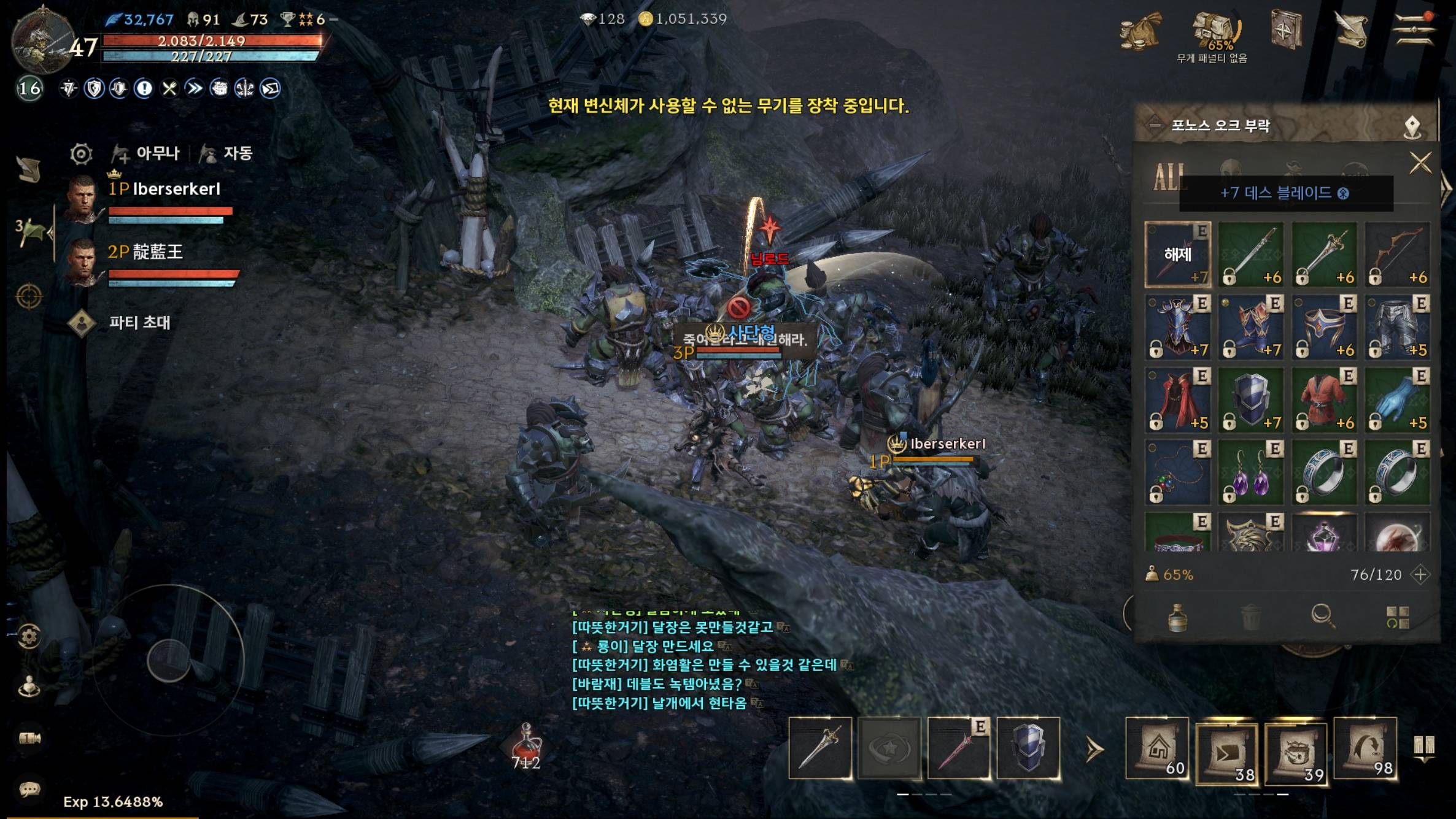Image resolution: width=1456 pixels, height=819 pixels.
Task: Invite a player with 파티 초대
Action: [139, 323]
